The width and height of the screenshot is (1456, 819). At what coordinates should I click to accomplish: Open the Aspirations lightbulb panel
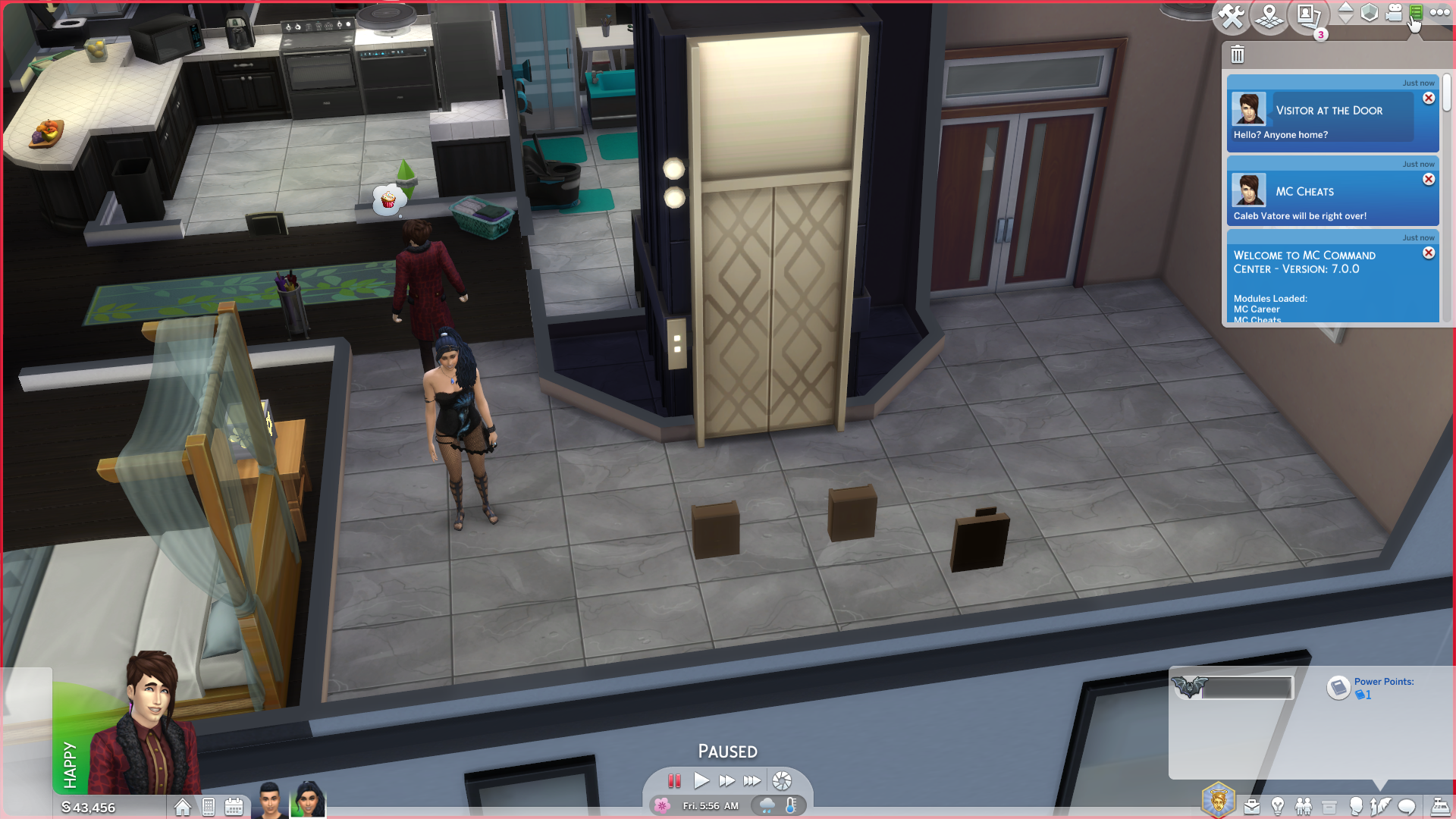pos(1277,805)
